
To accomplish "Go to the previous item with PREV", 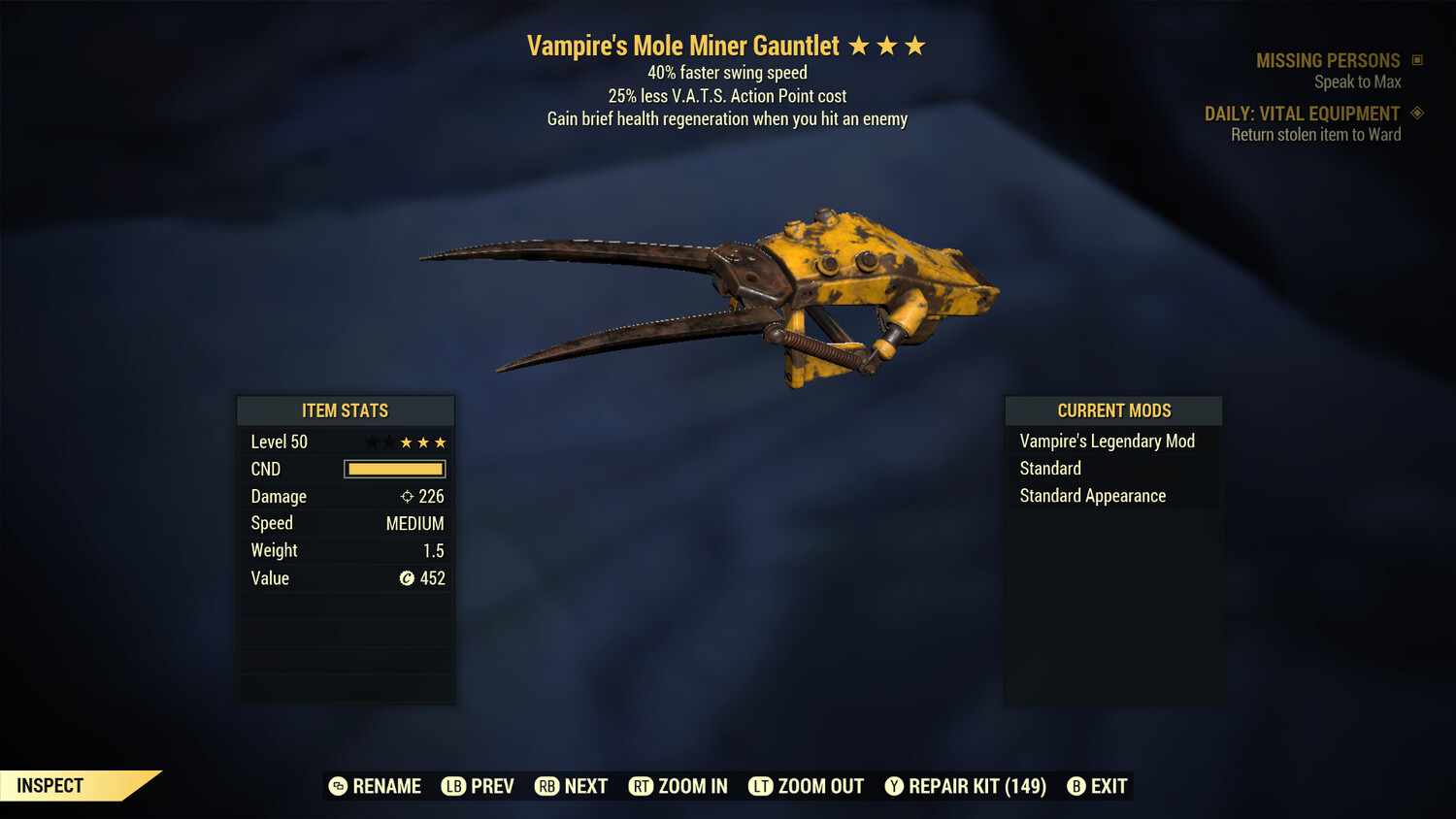I will (x=479, y=786).
